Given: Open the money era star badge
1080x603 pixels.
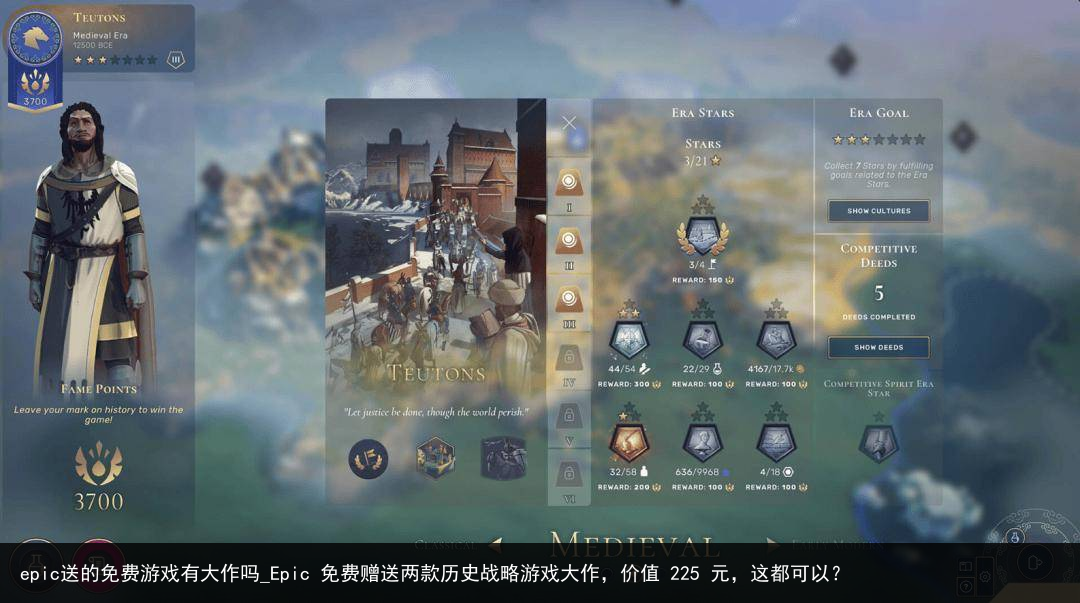Looking at the screenshot, I should point(776,340).
